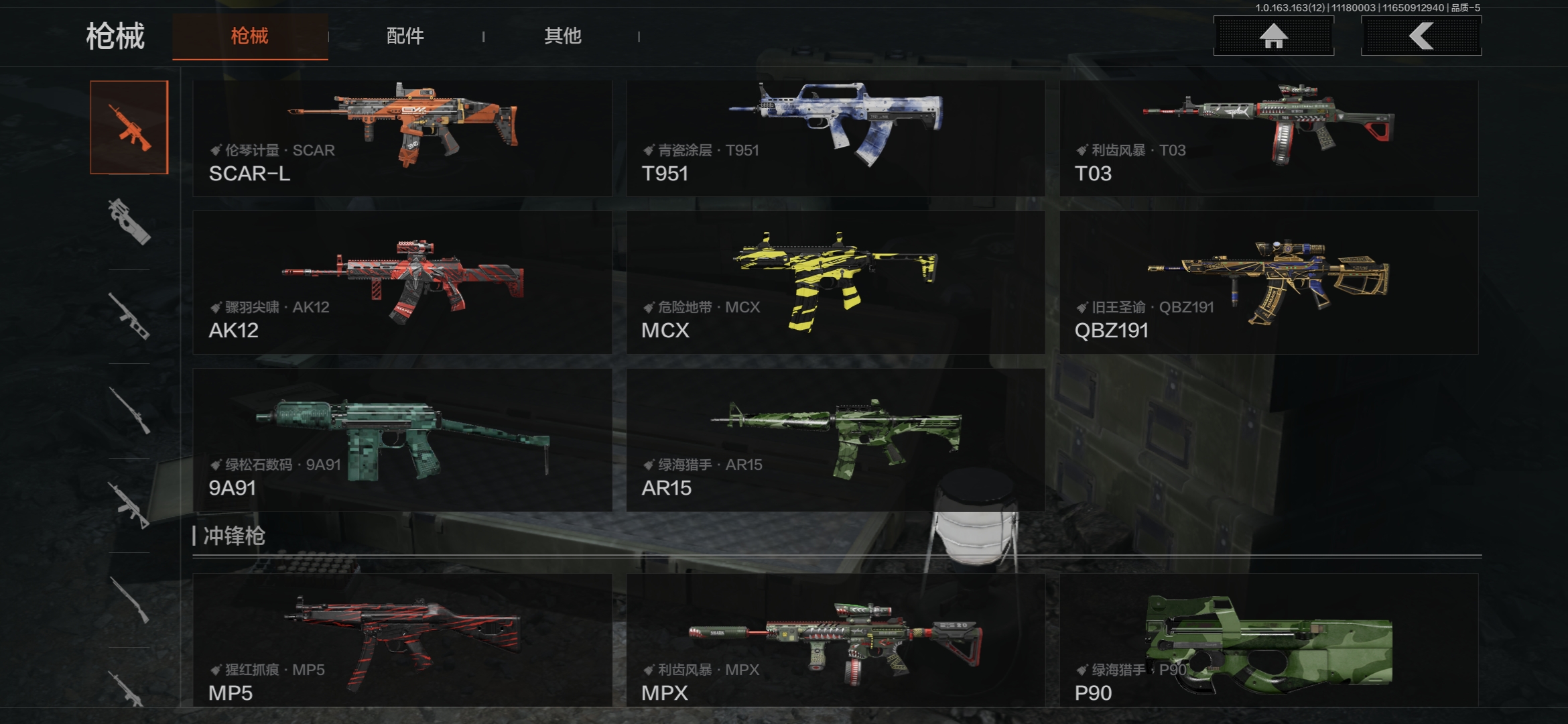Select the MPX weapon tile
Screen dimensions: 1568x724
click(835, 639)
